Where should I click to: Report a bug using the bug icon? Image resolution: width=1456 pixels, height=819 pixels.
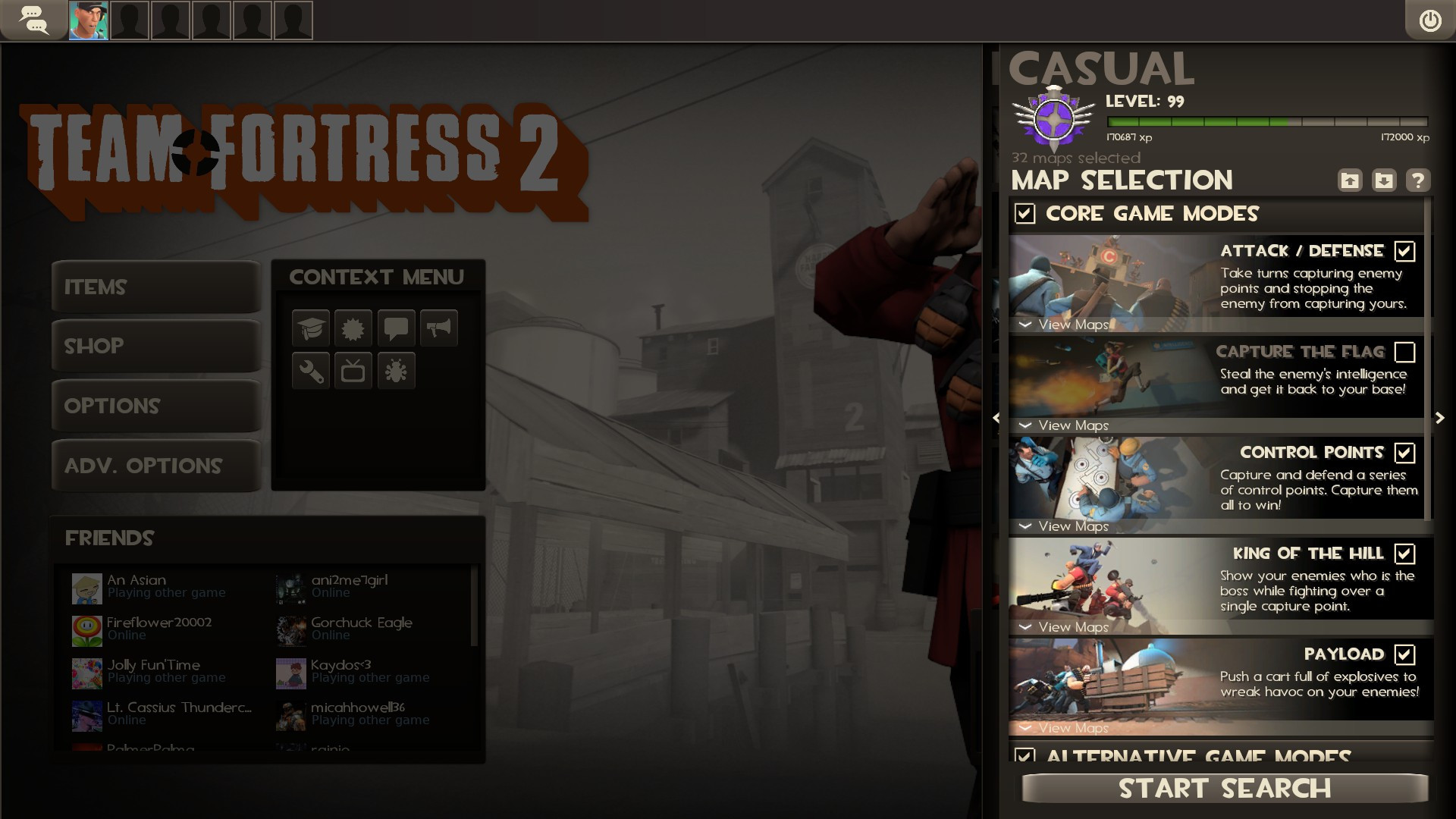396,371
